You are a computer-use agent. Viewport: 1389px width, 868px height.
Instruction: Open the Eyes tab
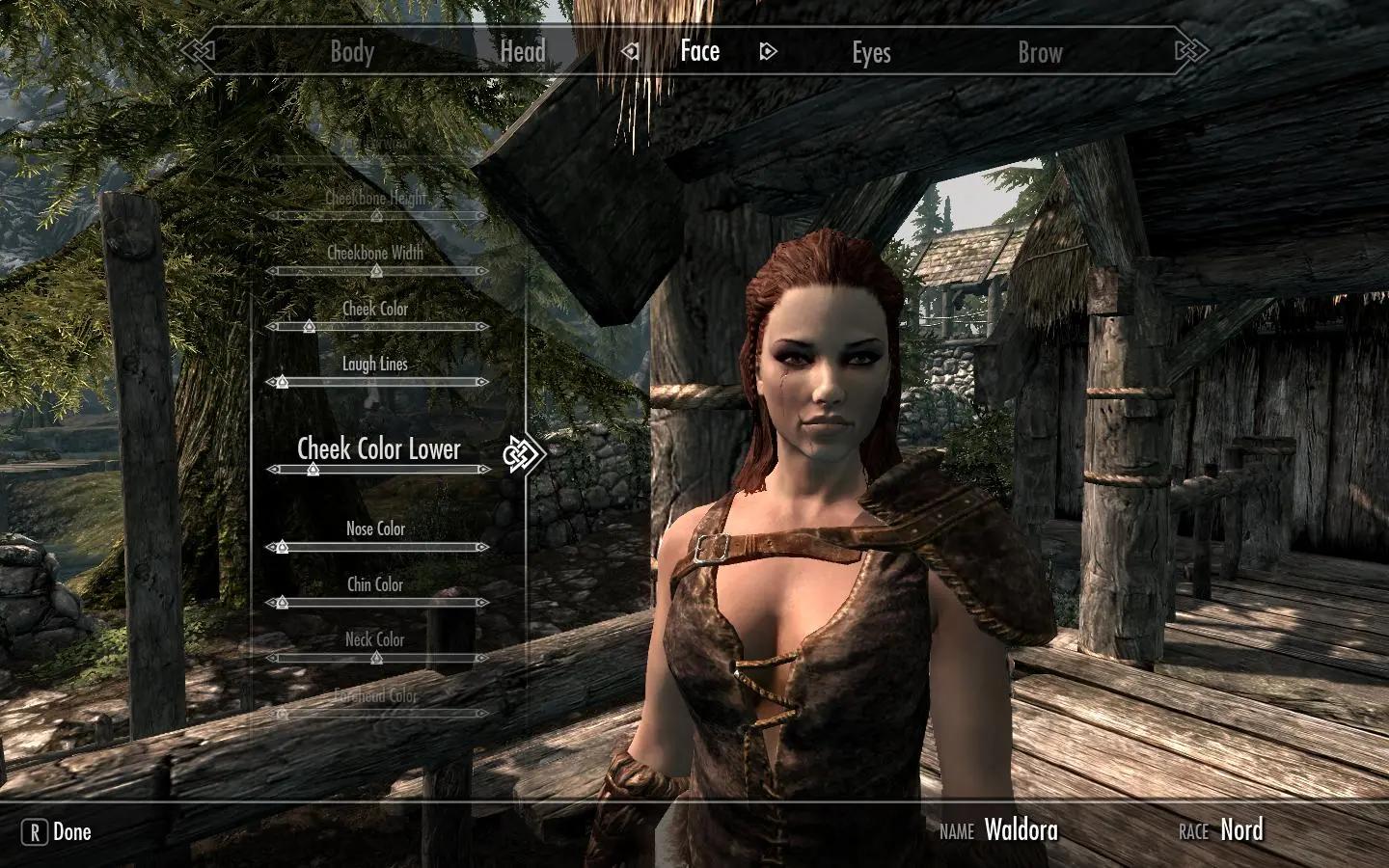pos(871,52)
